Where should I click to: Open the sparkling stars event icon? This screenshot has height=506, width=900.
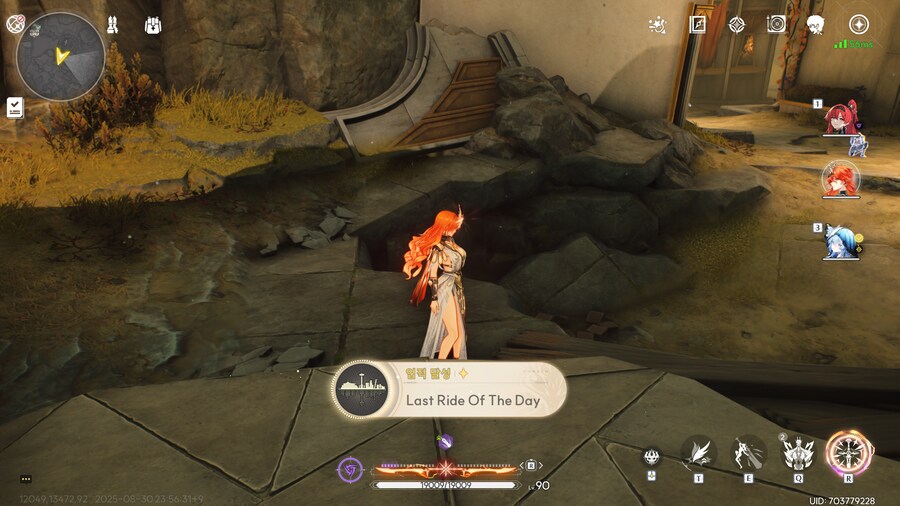coord(657,25)
